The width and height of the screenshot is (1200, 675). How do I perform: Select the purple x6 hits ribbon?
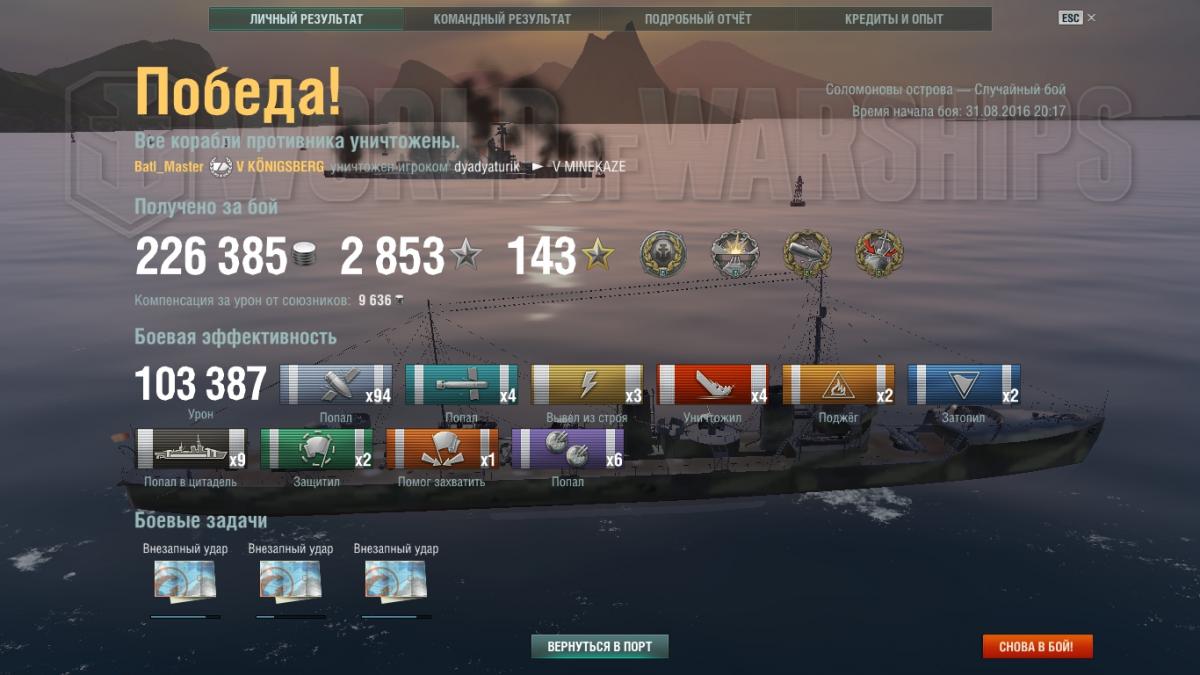click(x=567, y=449)
